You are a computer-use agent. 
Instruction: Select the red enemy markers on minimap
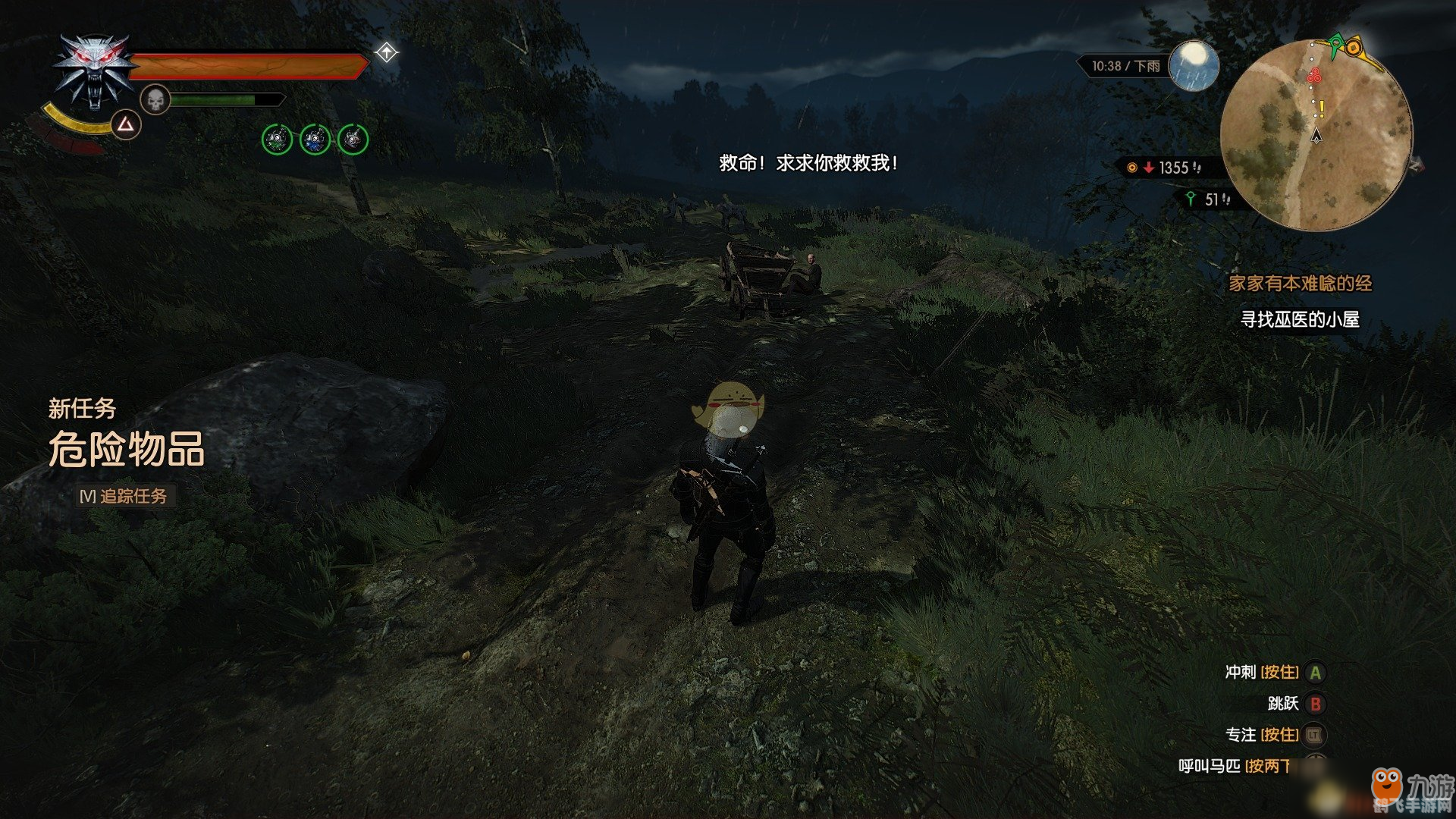coord(1313,76)
